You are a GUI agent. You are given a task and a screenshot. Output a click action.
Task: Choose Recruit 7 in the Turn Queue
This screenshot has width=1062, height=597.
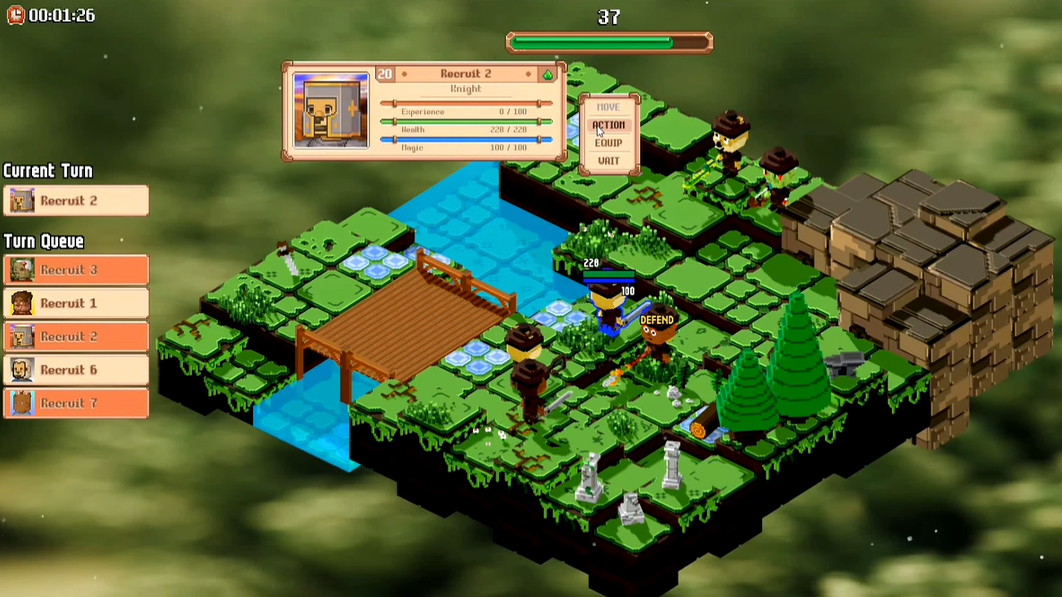point(76,403)
